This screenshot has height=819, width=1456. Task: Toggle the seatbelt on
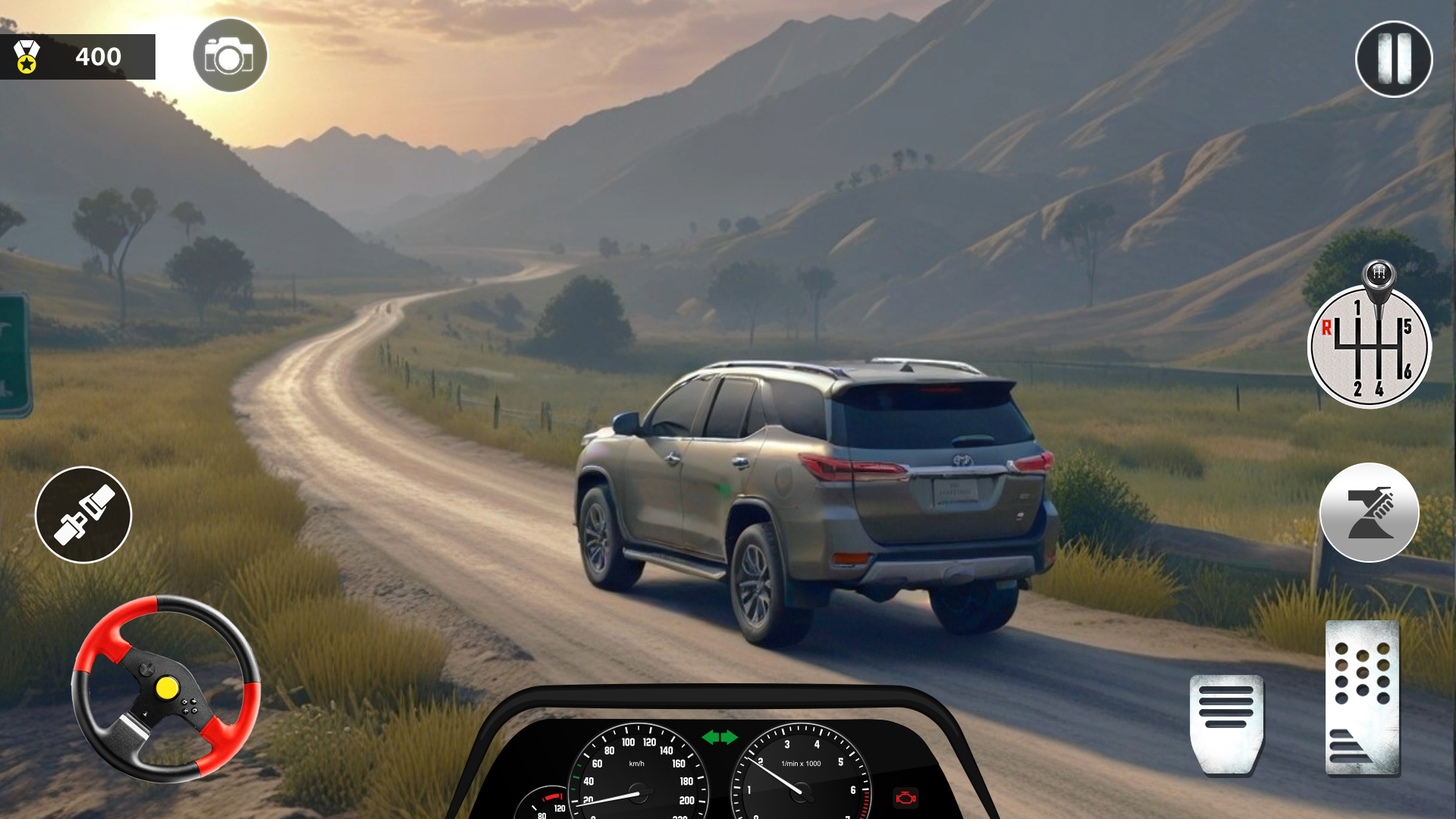pos(83,515)
